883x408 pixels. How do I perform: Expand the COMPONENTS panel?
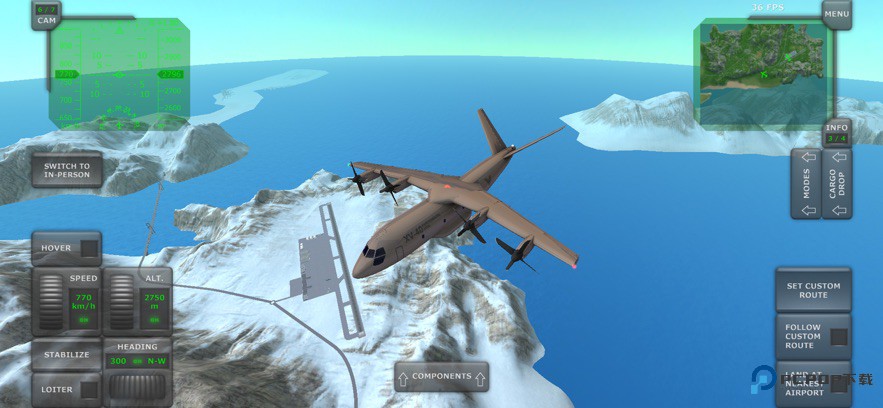pos(441,377)
